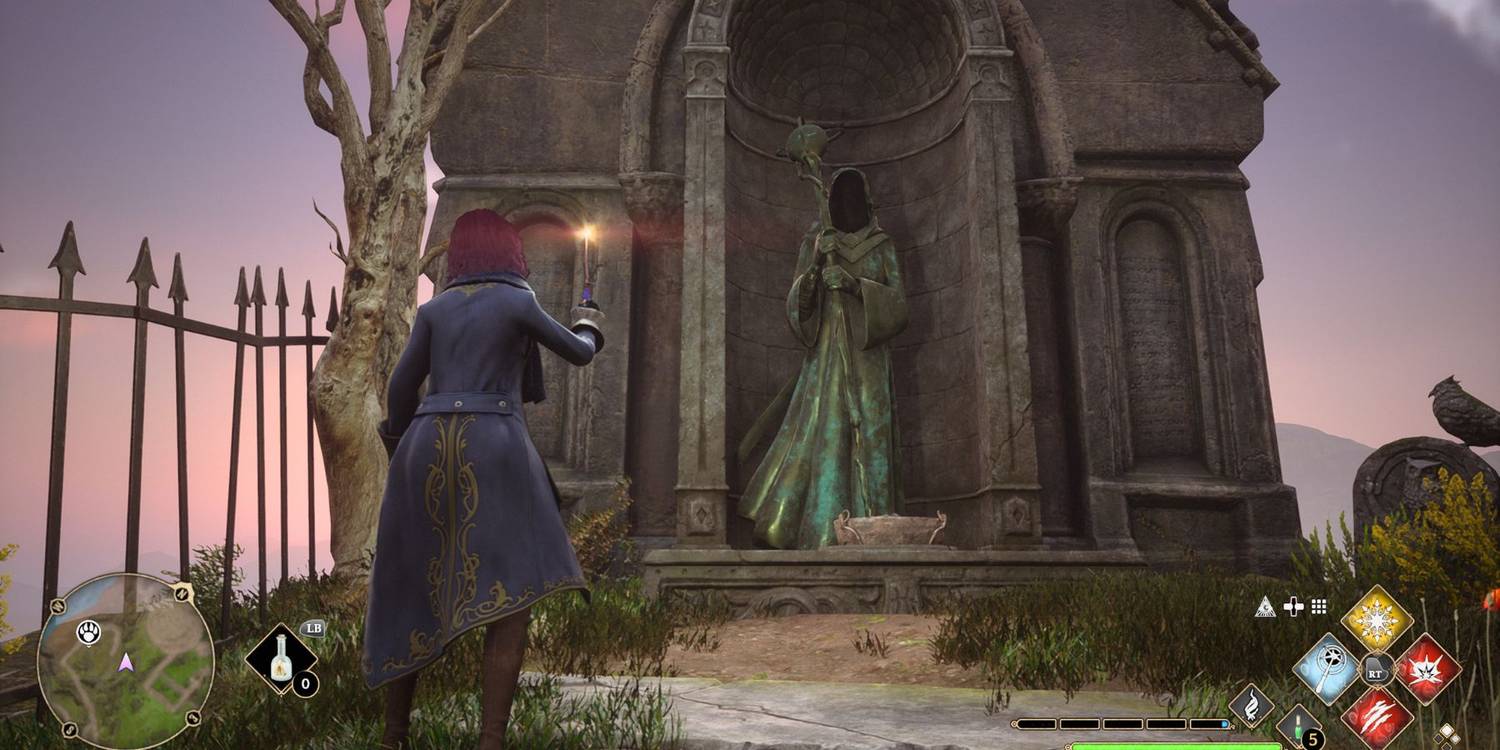Toggle the lower-left darkened spell set slot
Screen dimensions: 1500x750
pos(1438,739)
